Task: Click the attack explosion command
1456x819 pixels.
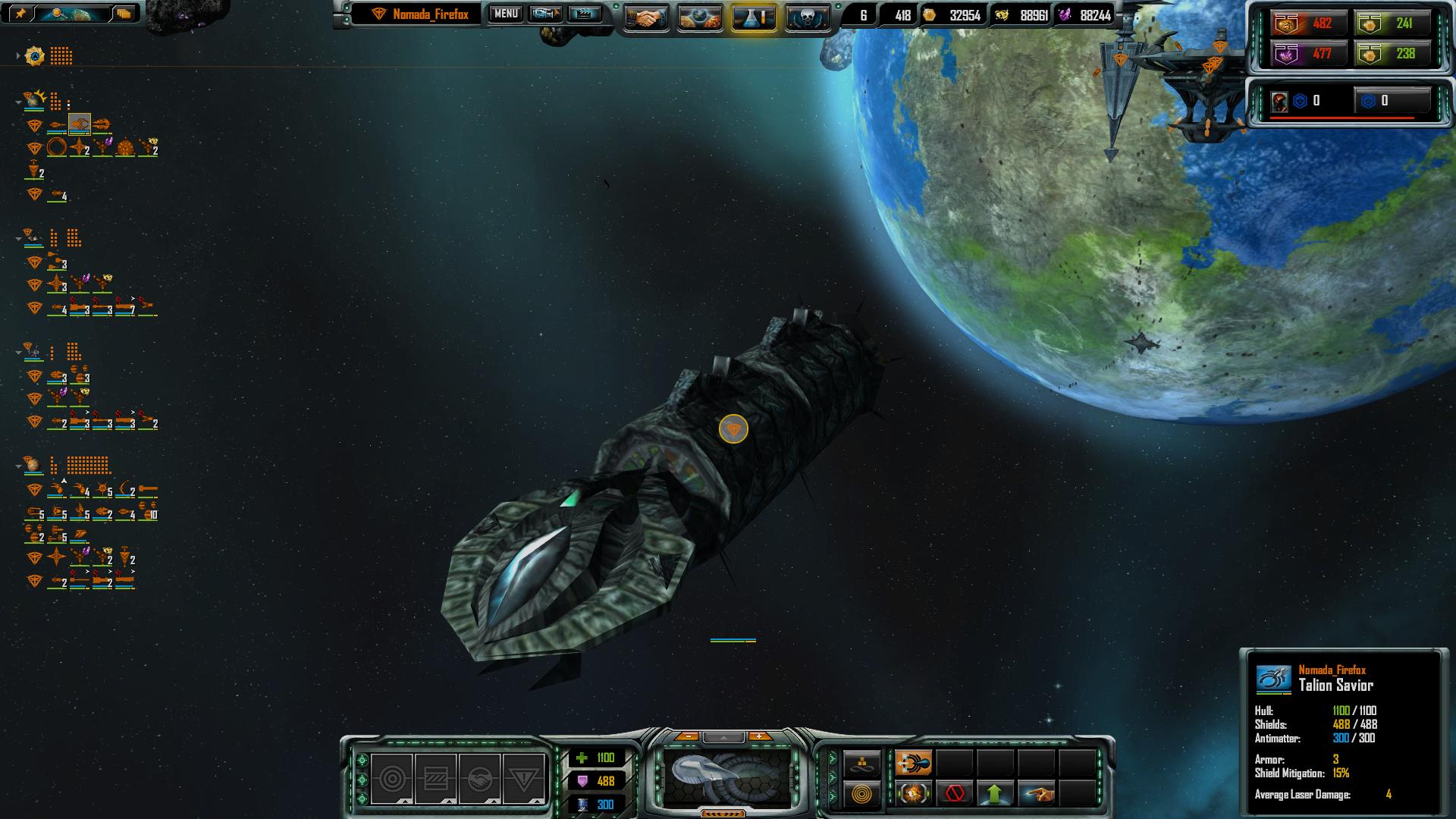Action: pyautogui.click(x=913, y=794)
